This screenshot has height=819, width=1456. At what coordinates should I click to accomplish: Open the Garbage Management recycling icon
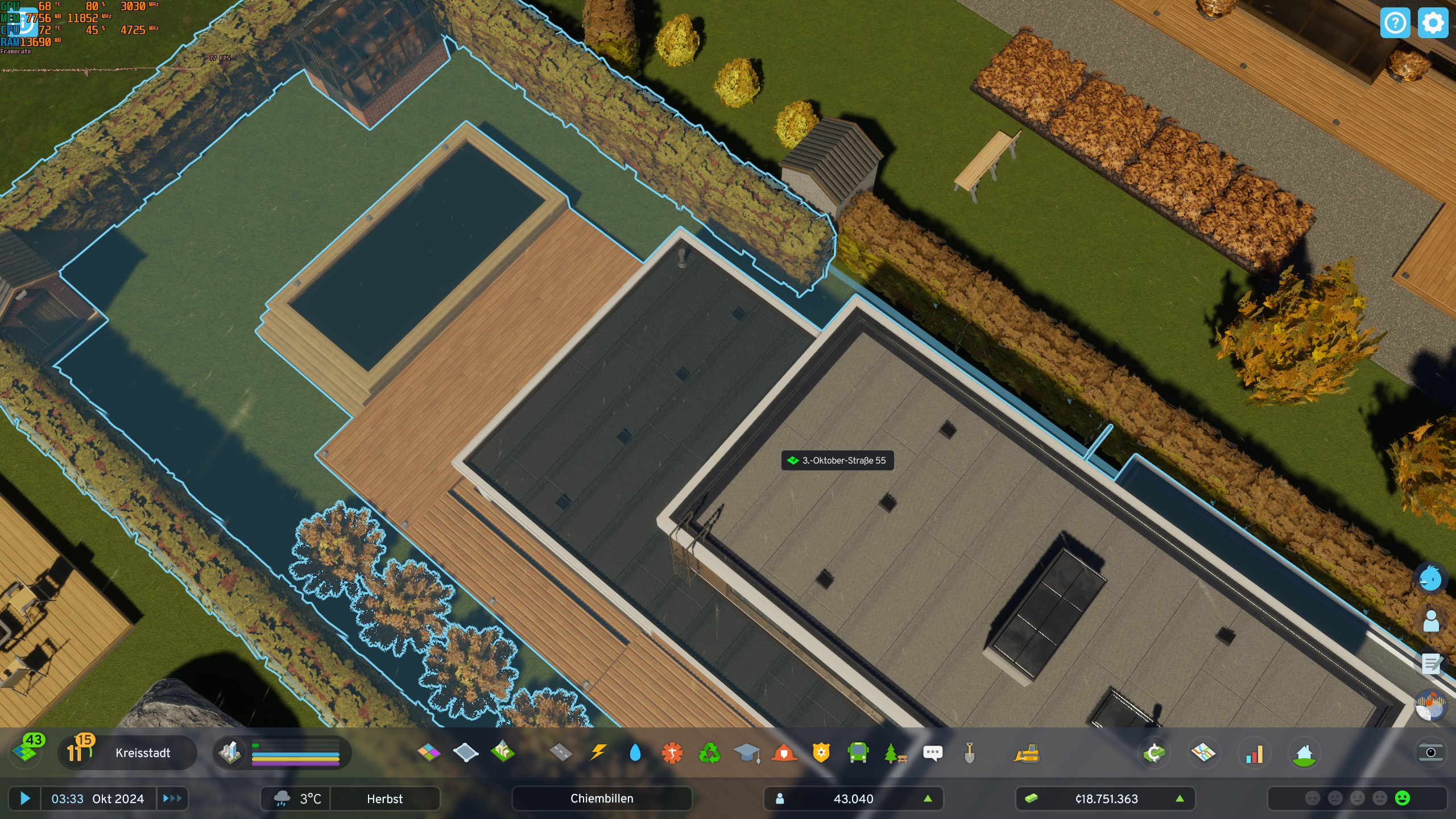(x=709, y=754)
